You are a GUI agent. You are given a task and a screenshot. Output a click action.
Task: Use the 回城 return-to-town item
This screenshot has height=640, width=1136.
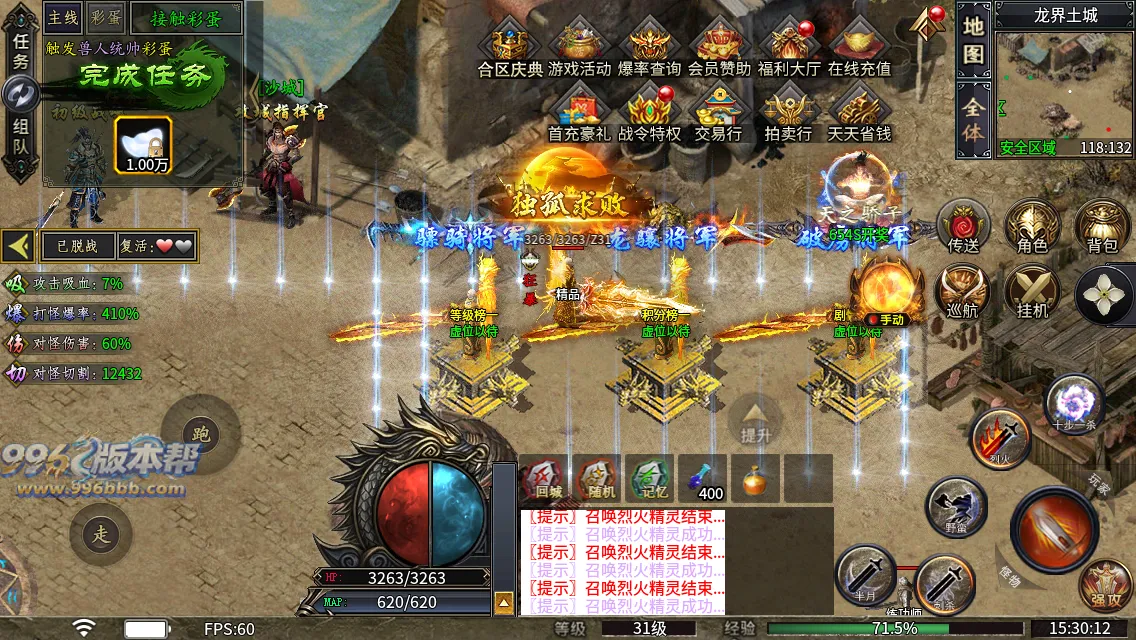click(547, 478)
